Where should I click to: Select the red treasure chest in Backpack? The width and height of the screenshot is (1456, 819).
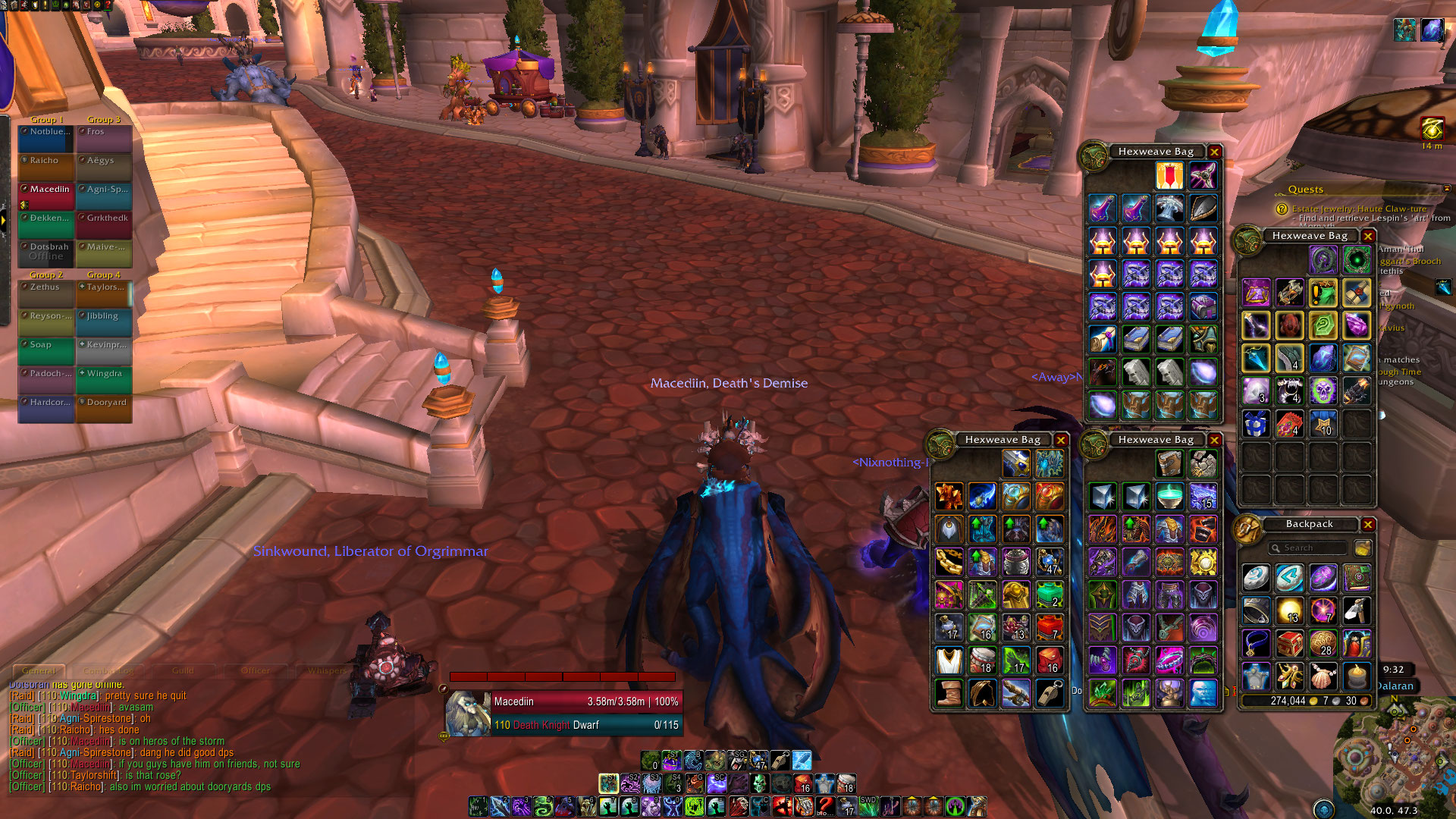1289,644
